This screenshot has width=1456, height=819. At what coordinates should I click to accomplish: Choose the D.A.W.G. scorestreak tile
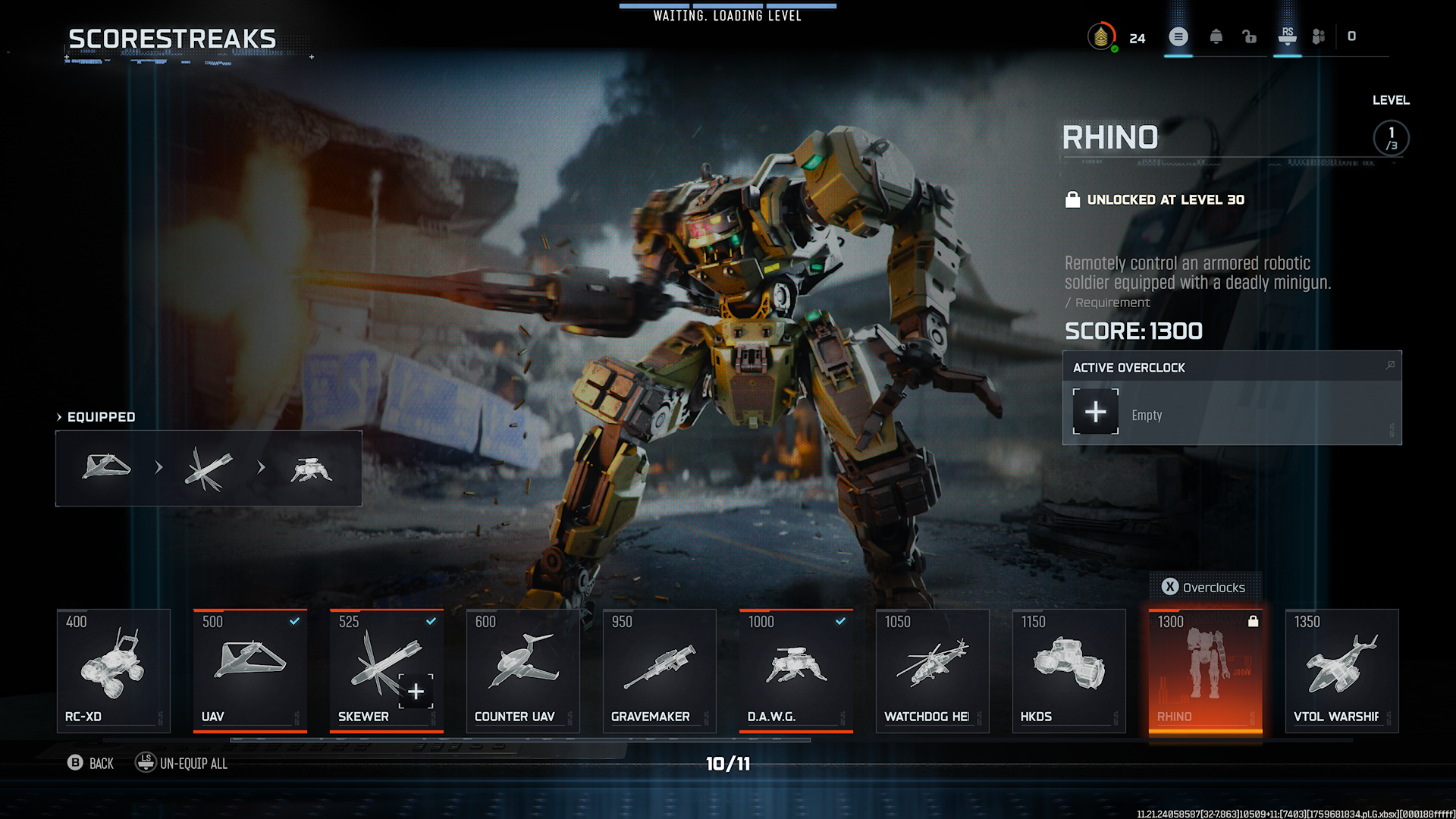click(796, 670)
